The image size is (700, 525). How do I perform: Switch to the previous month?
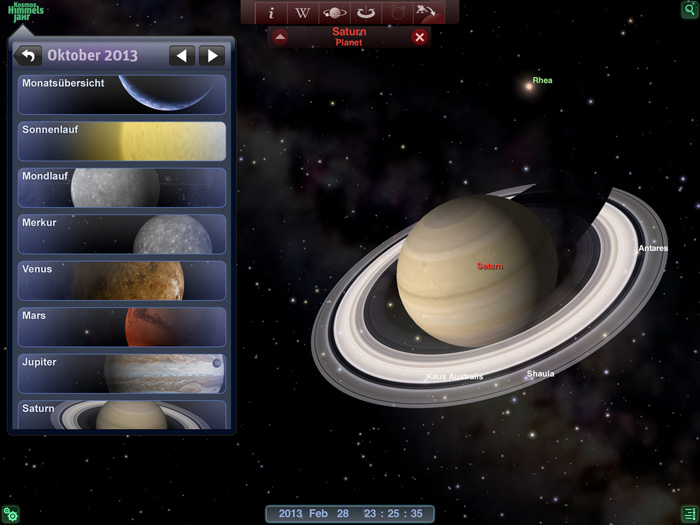(x=181, y=56)
